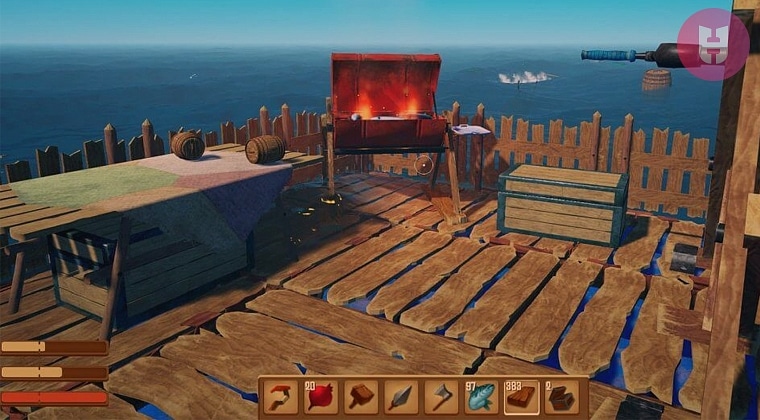Select the raw fish stack slot
The width and height of the screenshot is (760, 420).
click(x=480, y=397)
